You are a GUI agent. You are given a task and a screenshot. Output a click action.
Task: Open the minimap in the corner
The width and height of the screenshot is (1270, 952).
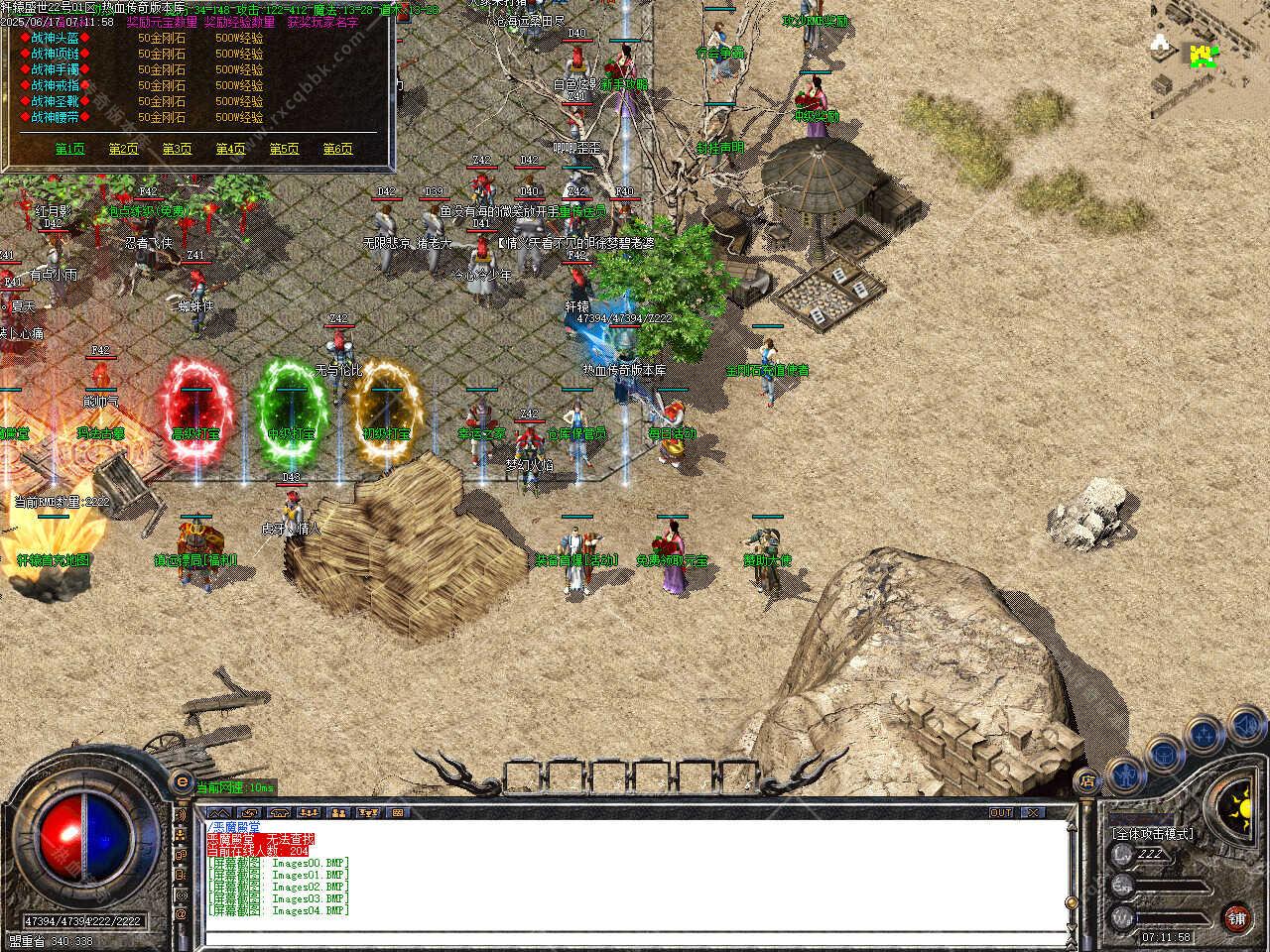click(1208, 58)
